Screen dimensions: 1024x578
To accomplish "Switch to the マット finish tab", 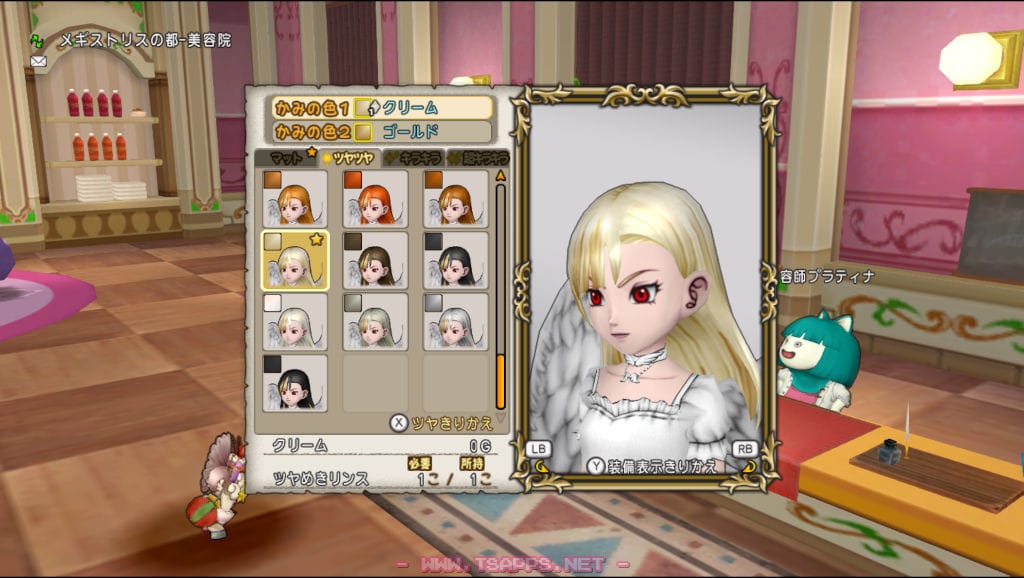I will tap(285, 158).
